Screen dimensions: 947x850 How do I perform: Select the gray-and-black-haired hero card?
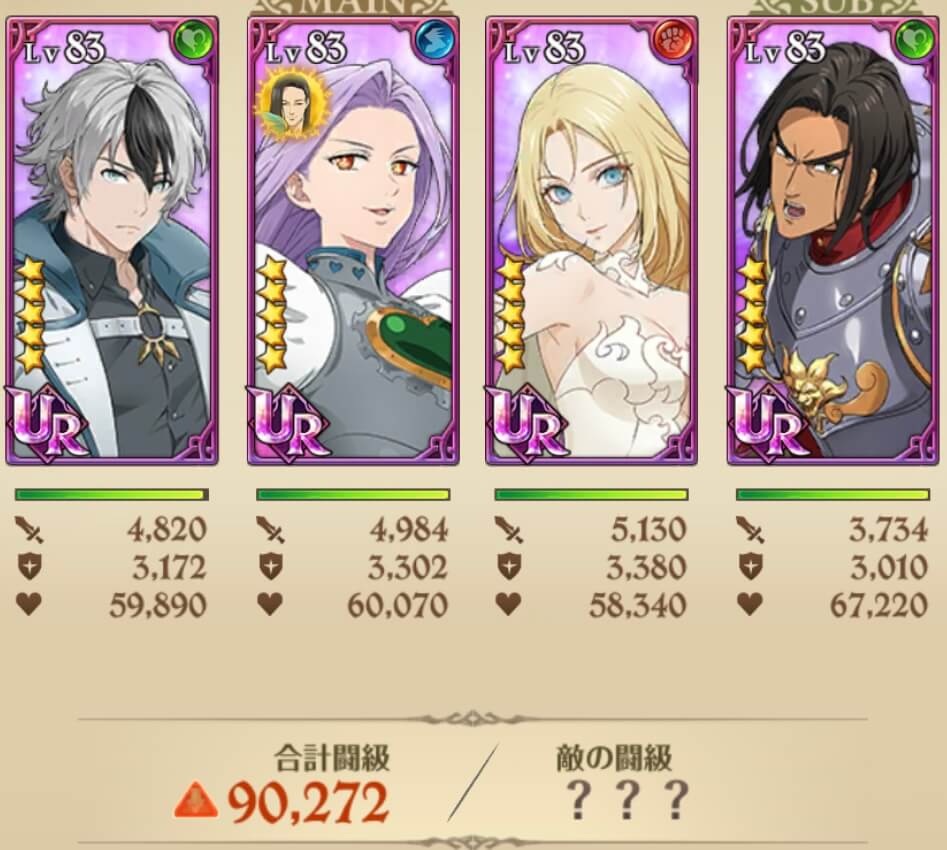pyautogui.click(x=111, y=240)
